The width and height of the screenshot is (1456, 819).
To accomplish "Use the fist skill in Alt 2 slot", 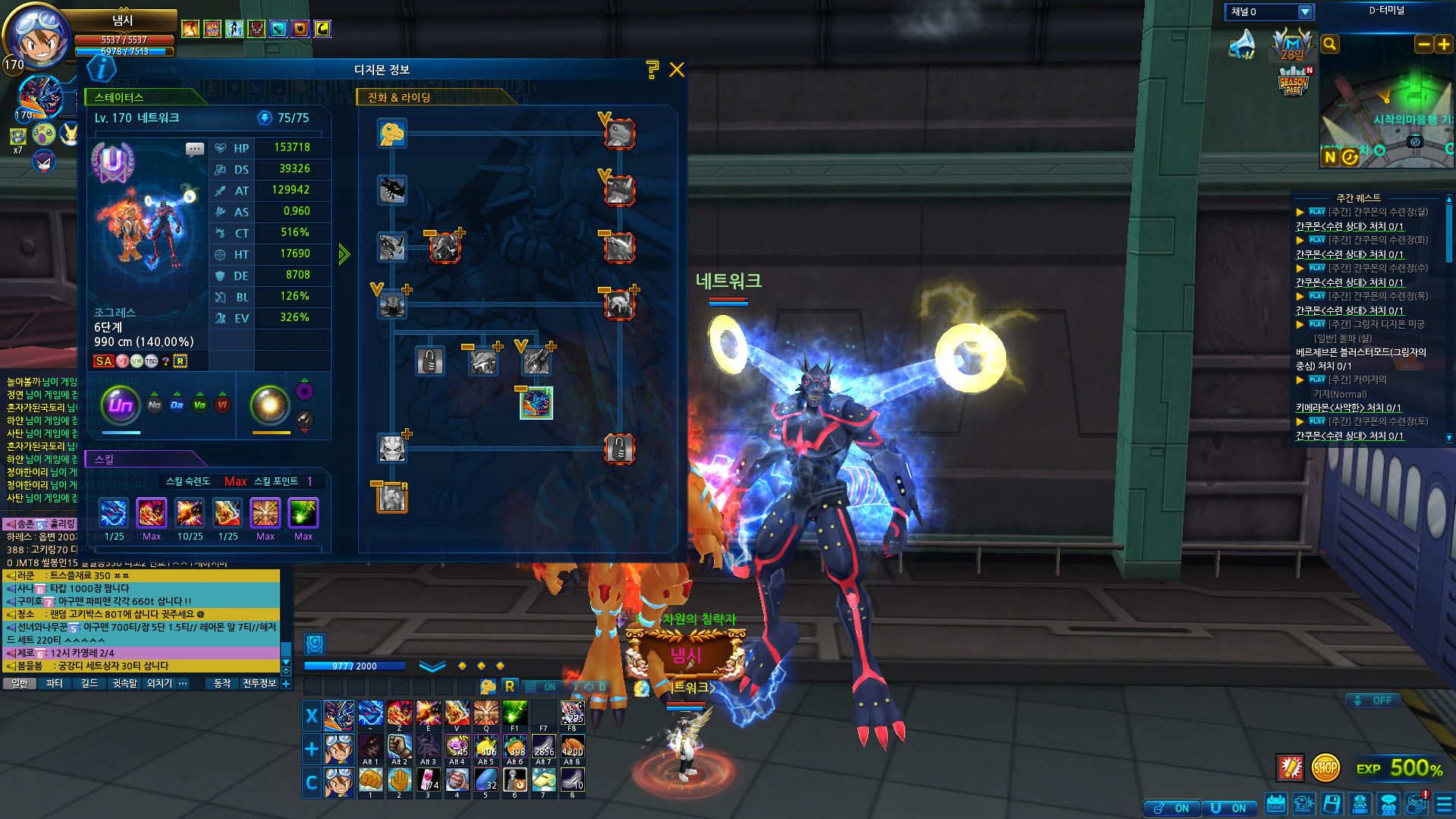I will [x=400, y=746].
